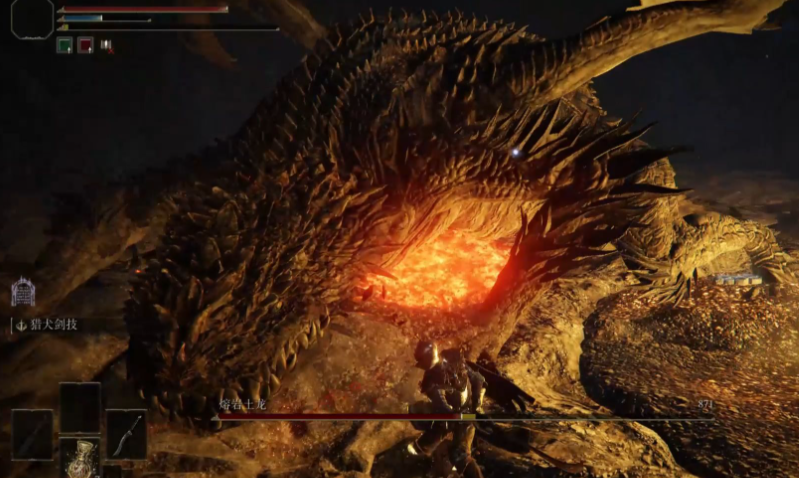799x478 pixels.
Task: Select the left-hand weapon slot
Action: point(32,434)
